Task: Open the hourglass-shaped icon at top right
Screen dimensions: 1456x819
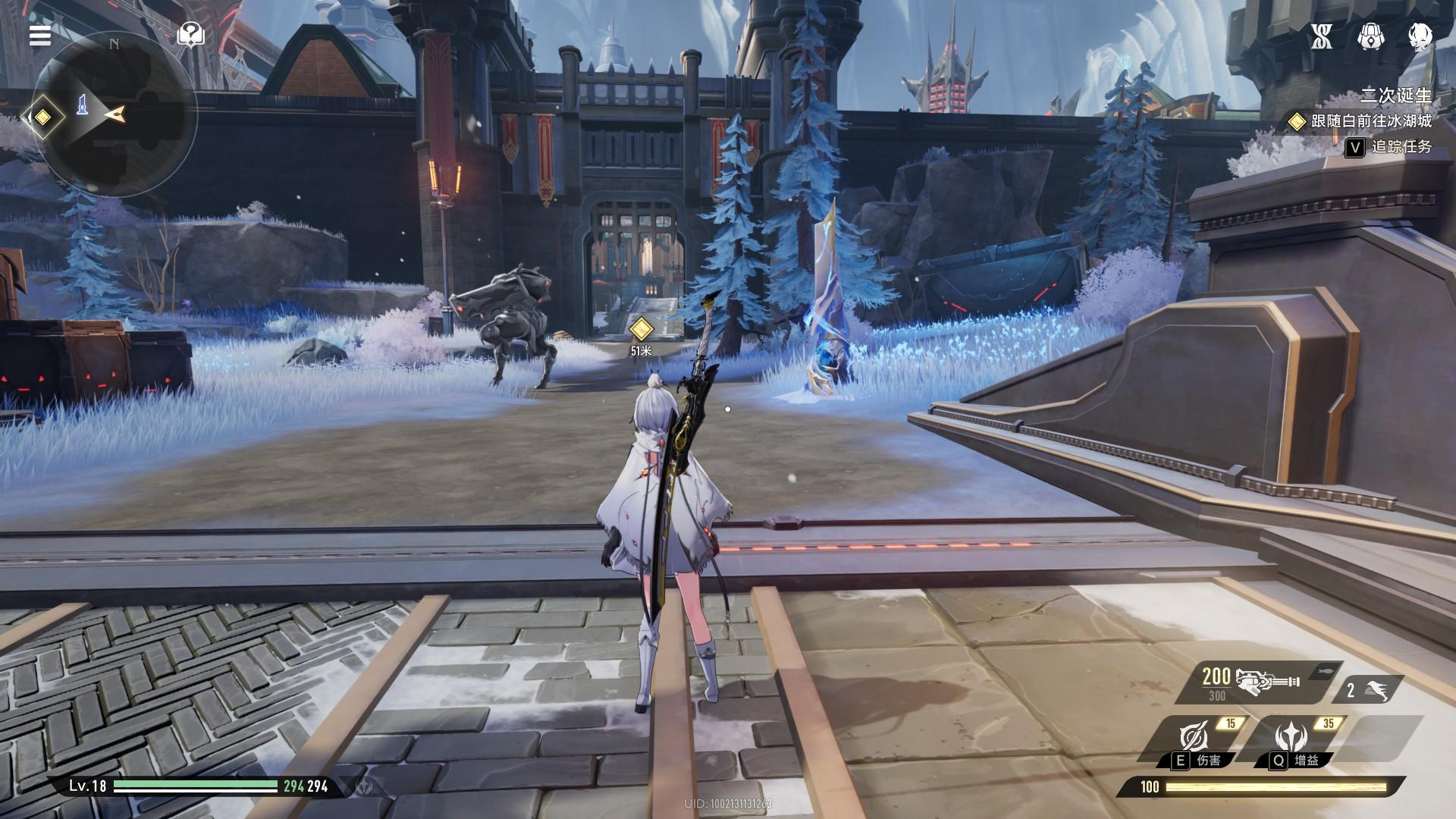Action: [x=1322, y=36]
